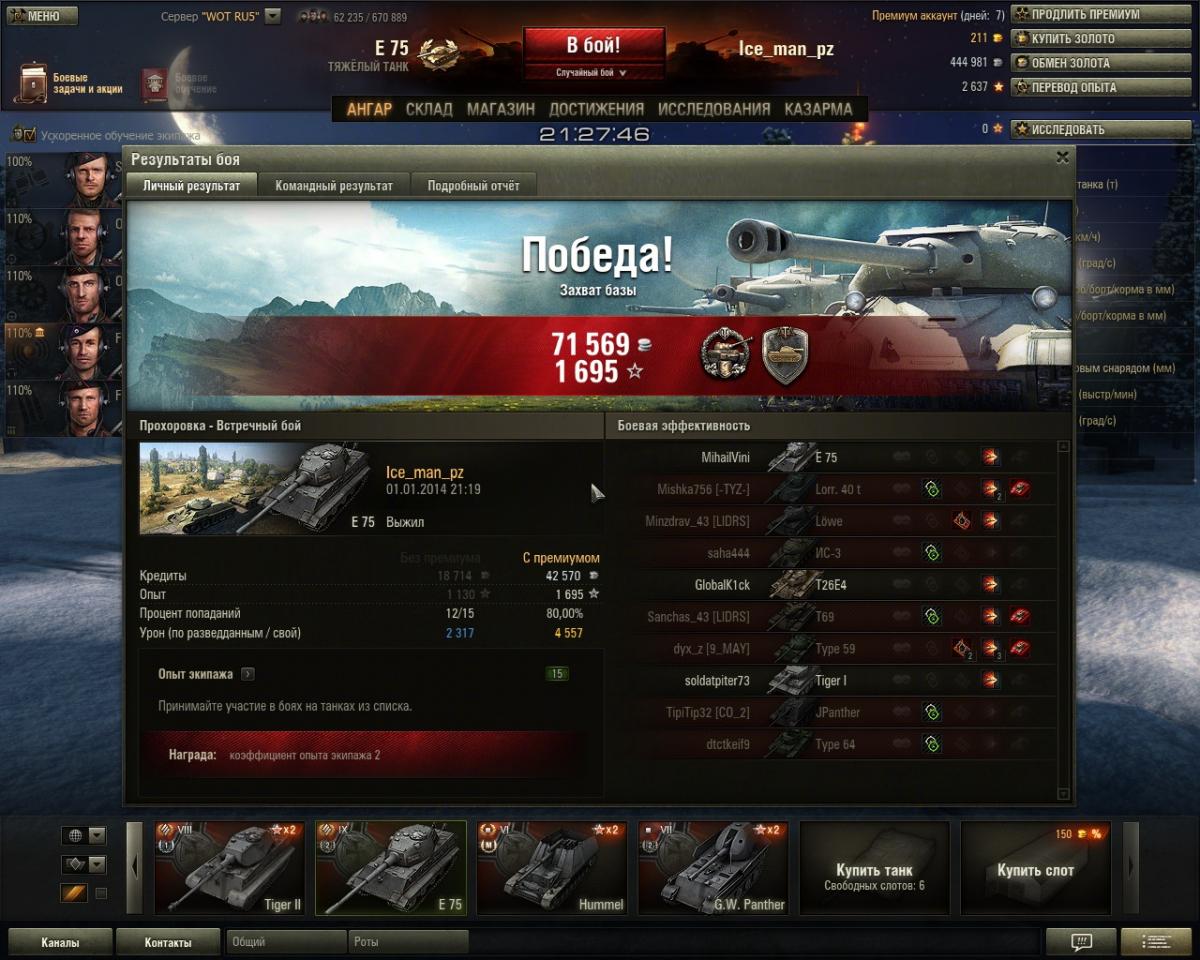The width and height of the screenshot is (1200, 960).
Task: Close the battle results window
Action: point(1062,157)
